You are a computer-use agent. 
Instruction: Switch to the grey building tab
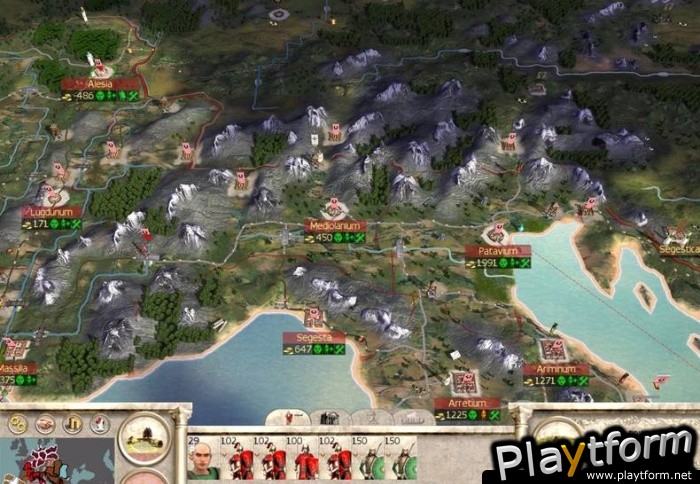[x=329, y=417]
